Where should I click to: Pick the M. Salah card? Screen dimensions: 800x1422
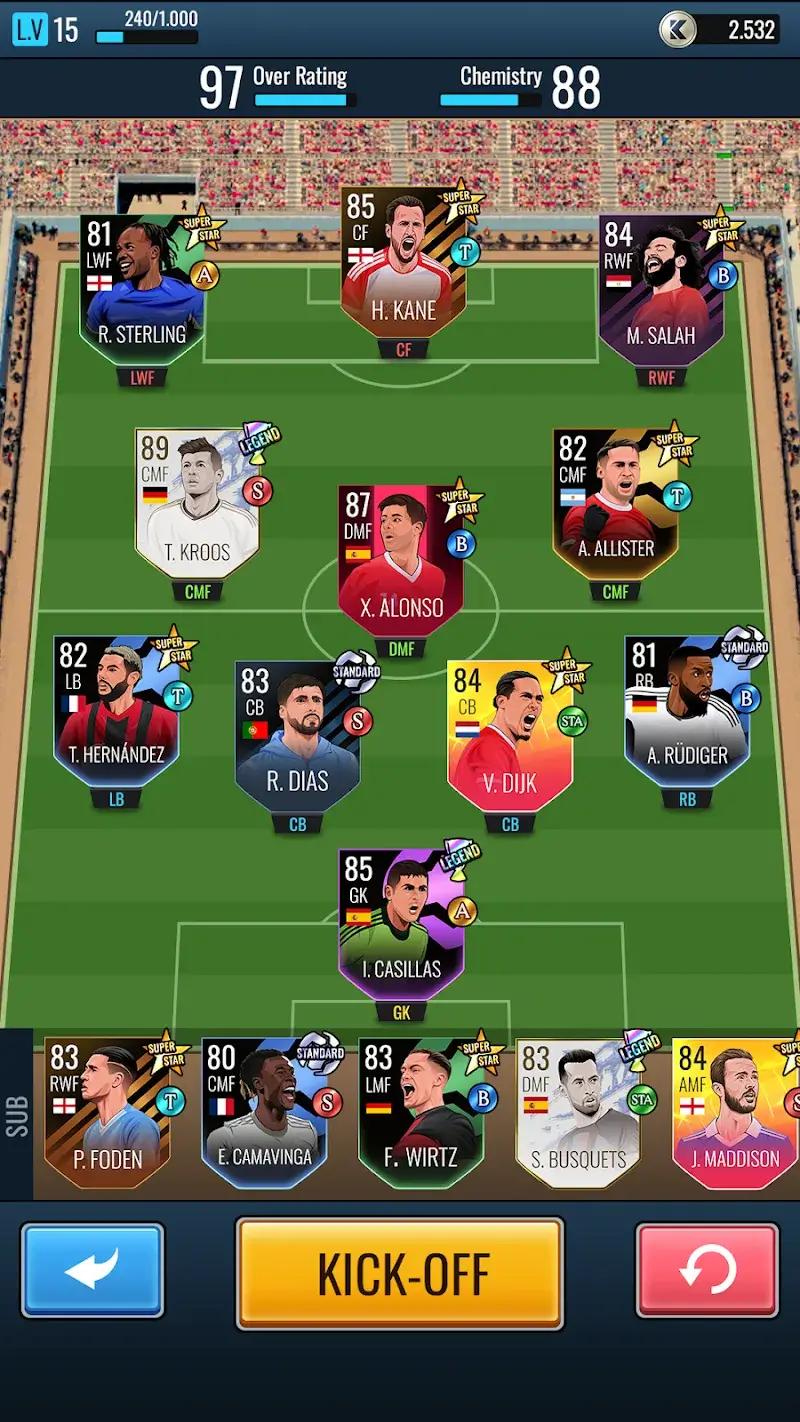660,290
